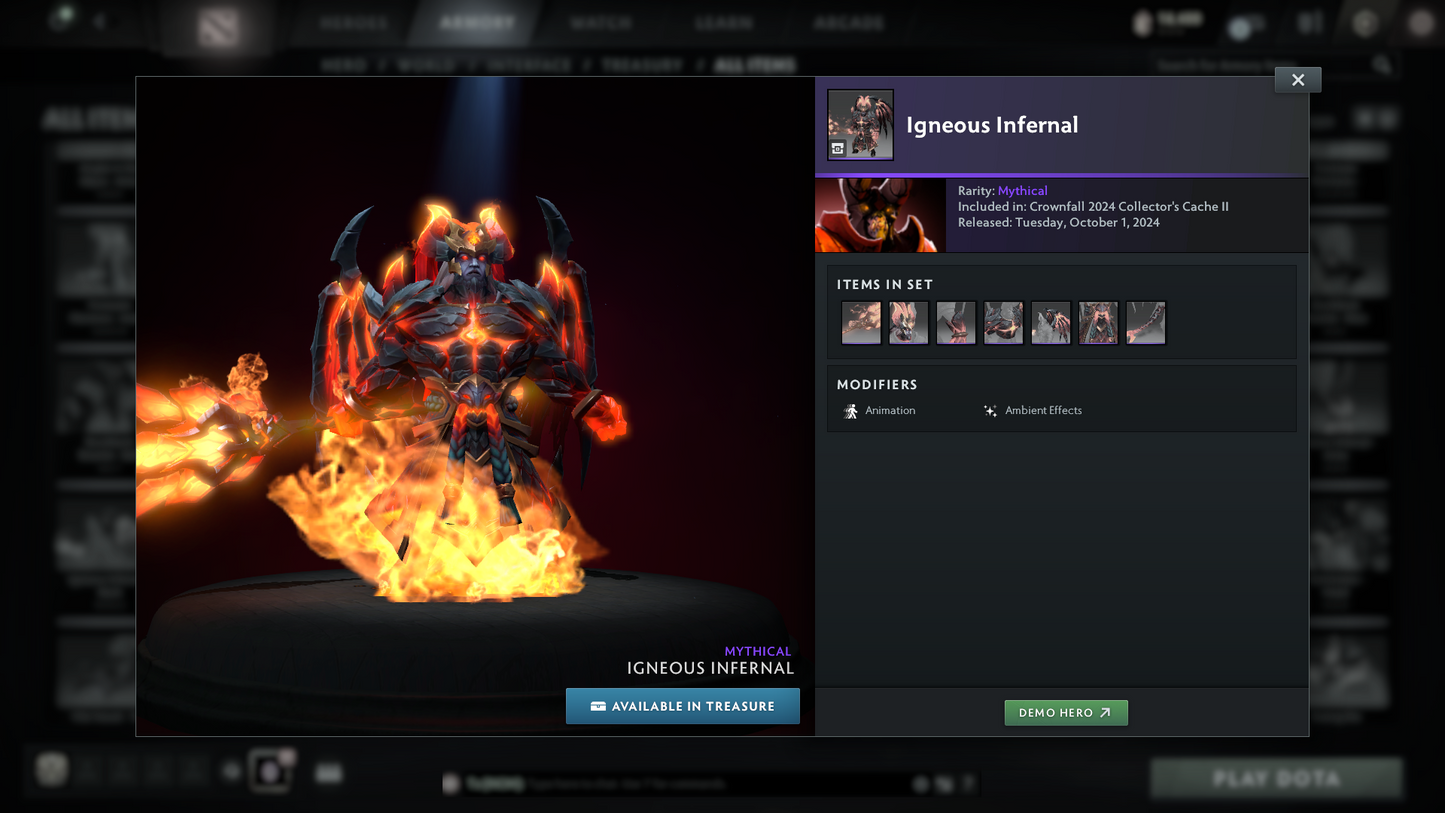Click the back arrow navigation icon
The width and height of the screenshot is (1445, 813).
point(98,21)
